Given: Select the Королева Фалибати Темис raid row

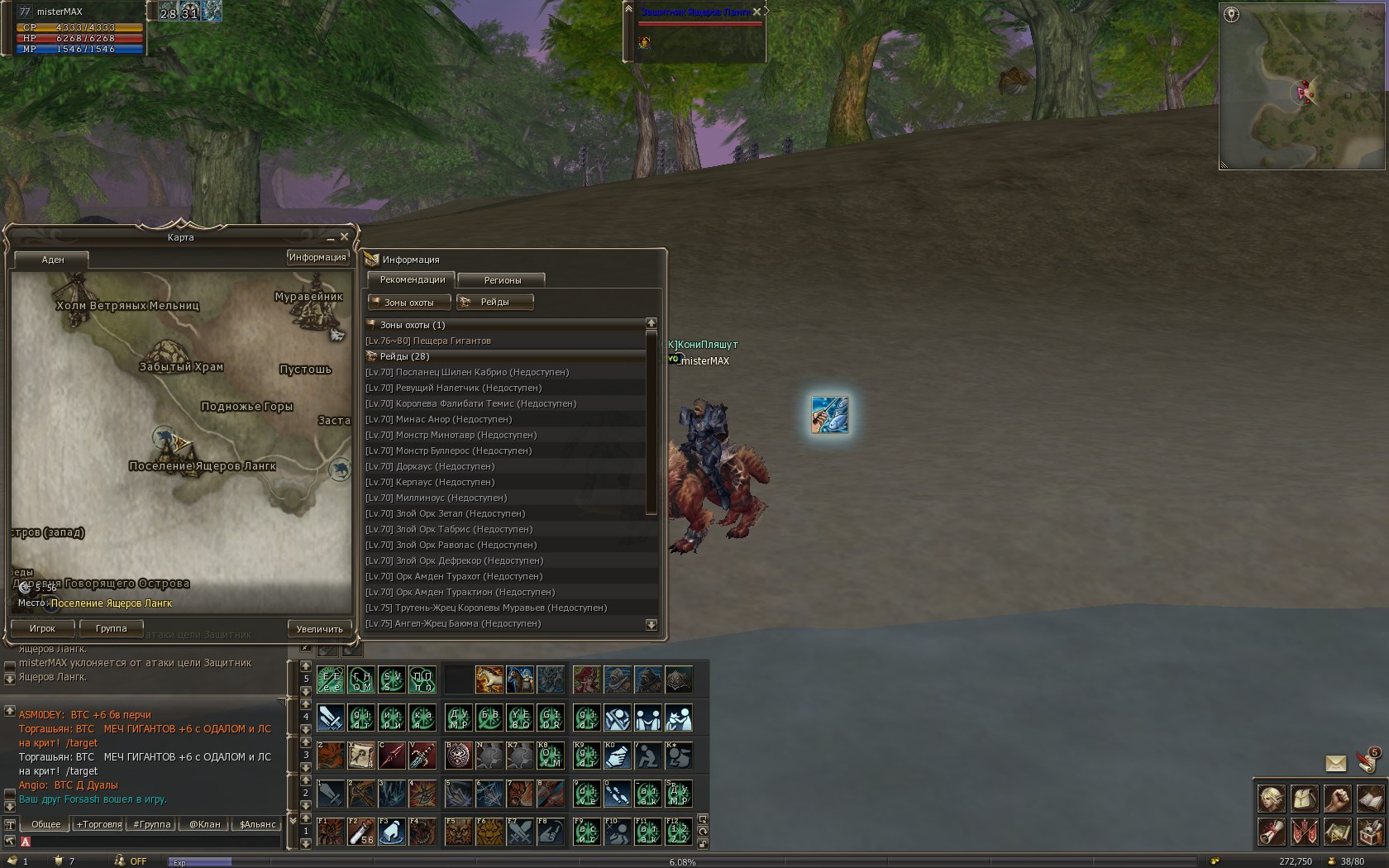Looking at the screenshot, I should pyautogui.click(x=470, y=403).
